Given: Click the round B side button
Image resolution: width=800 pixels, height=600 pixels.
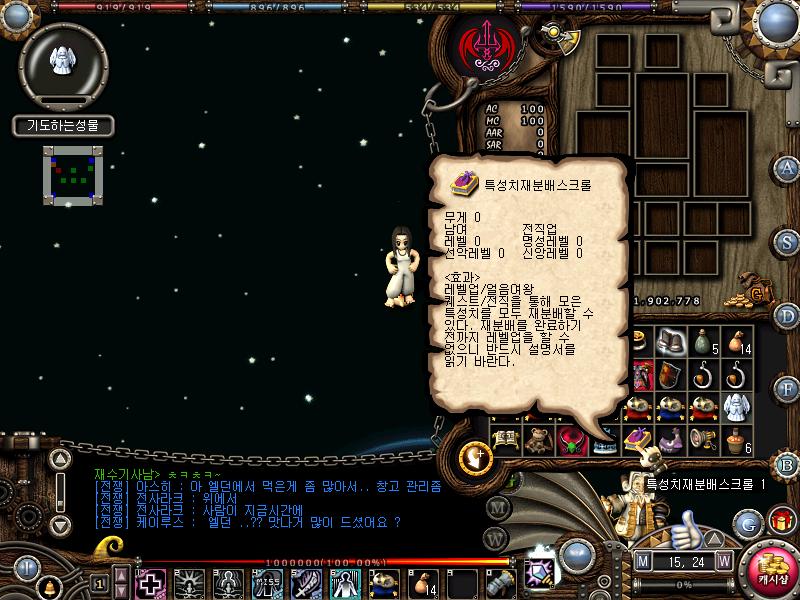Looking at the screenshot, I should click(787, 464).
